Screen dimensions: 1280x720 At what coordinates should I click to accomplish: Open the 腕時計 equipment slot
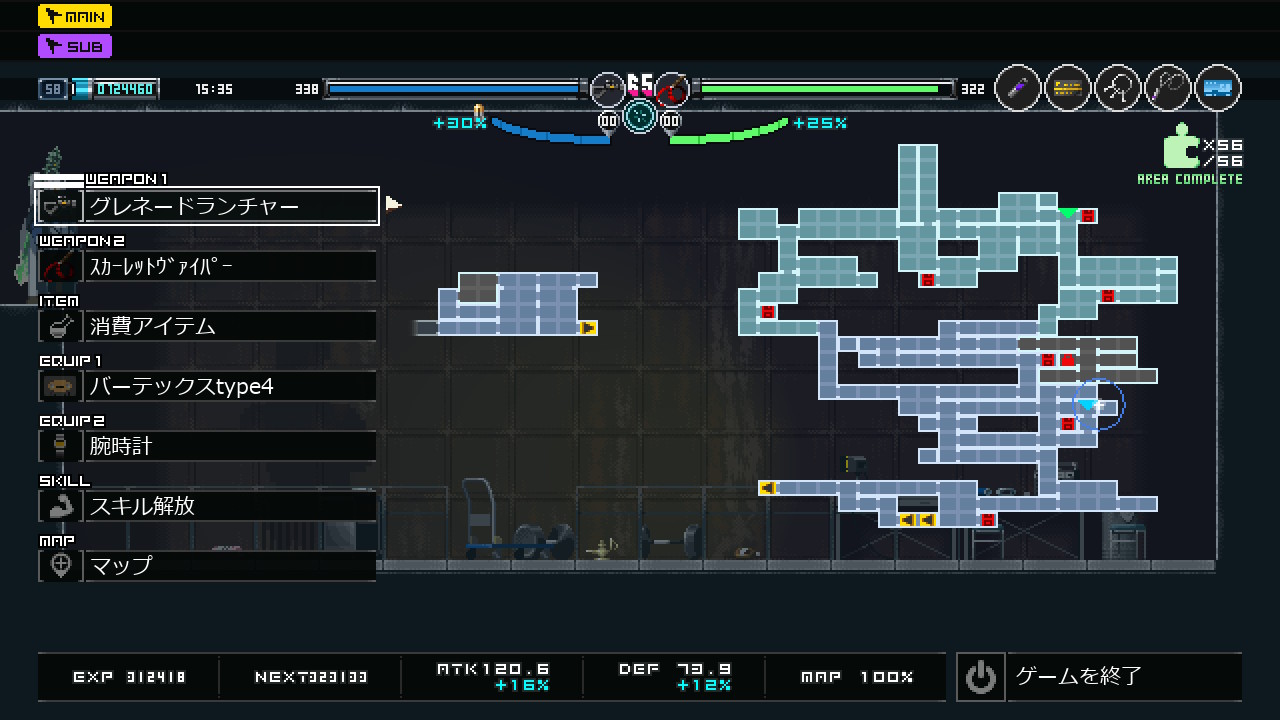pos(208,446)
